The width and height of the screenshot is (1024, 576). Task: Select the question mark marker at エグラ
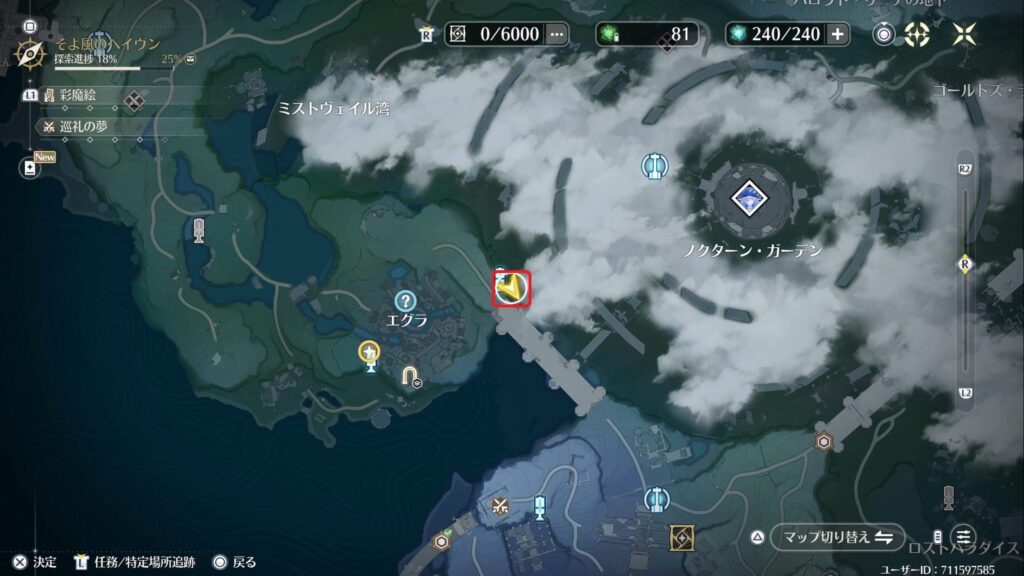coord(405,299)
